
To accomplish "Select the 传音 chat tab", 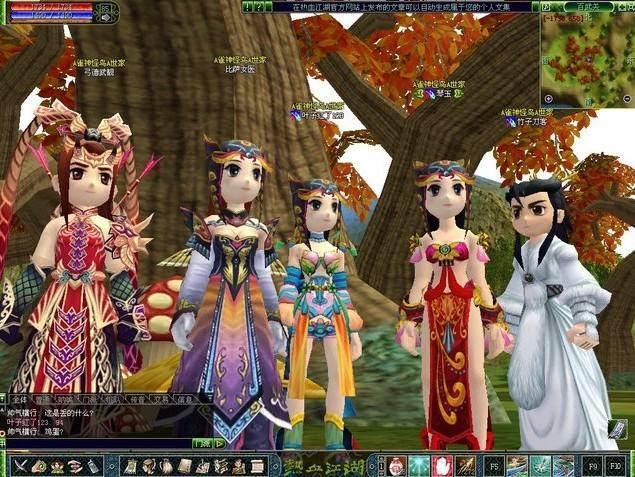I will point(135,397).
